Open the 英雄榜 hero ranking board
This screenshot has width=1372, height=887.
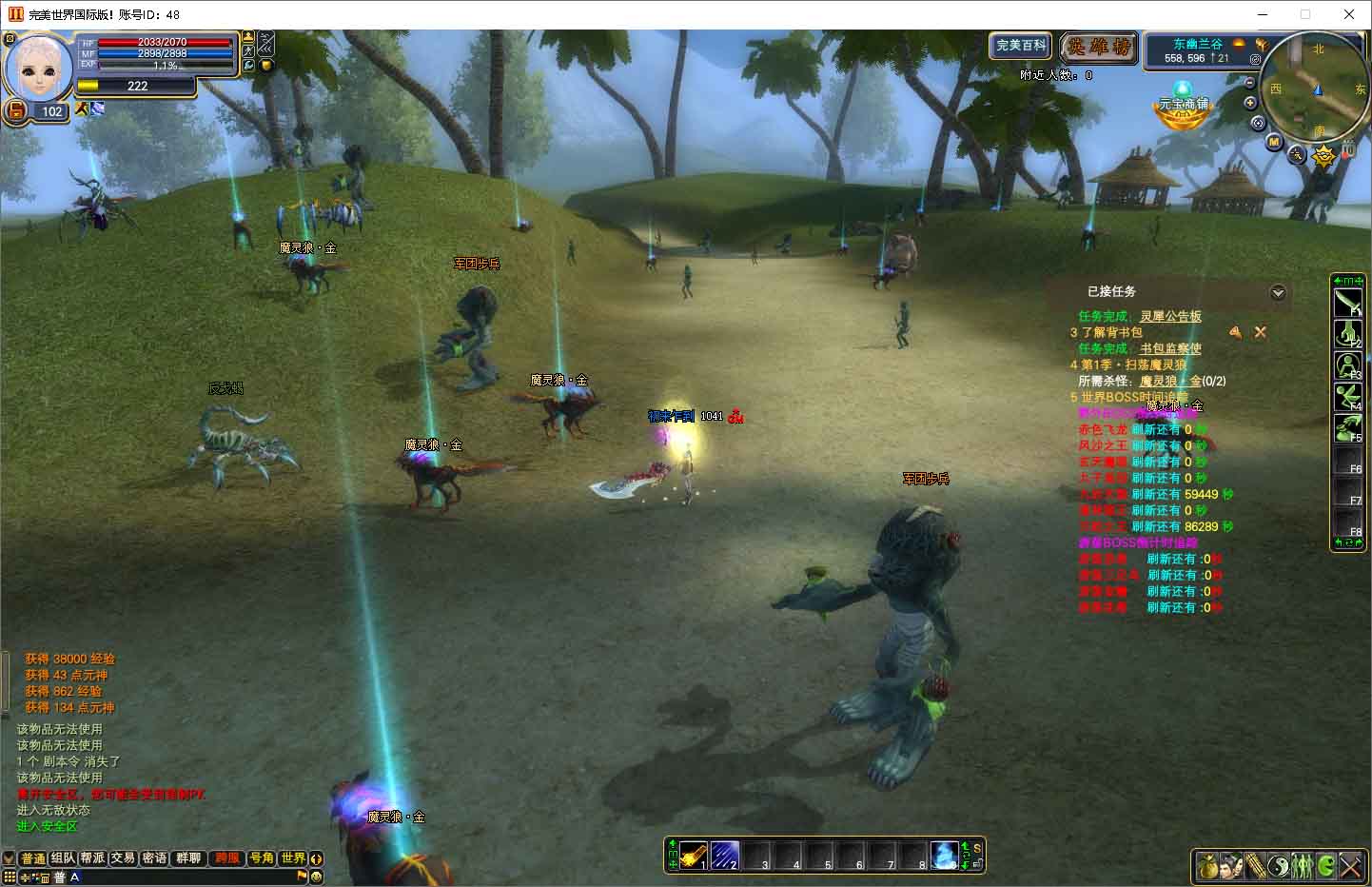coord(1098,47)
